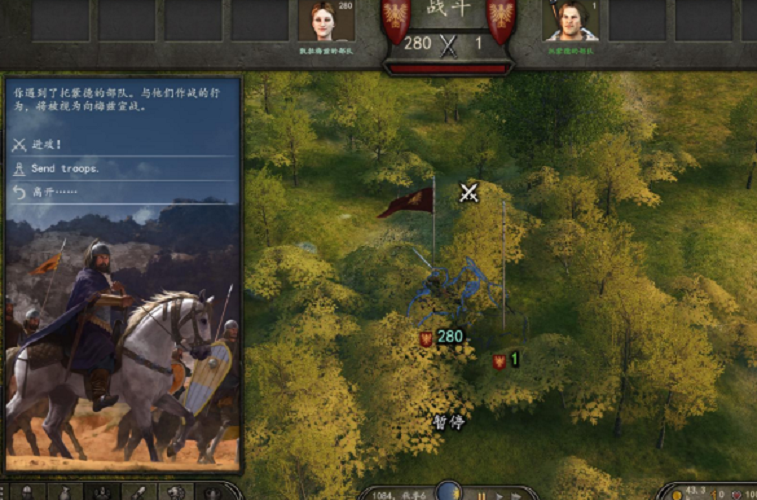Image resolution: width=757 pixels, height=500 pixels.
Task: Select the Send troops option
Action: click(x=63, y=168)
